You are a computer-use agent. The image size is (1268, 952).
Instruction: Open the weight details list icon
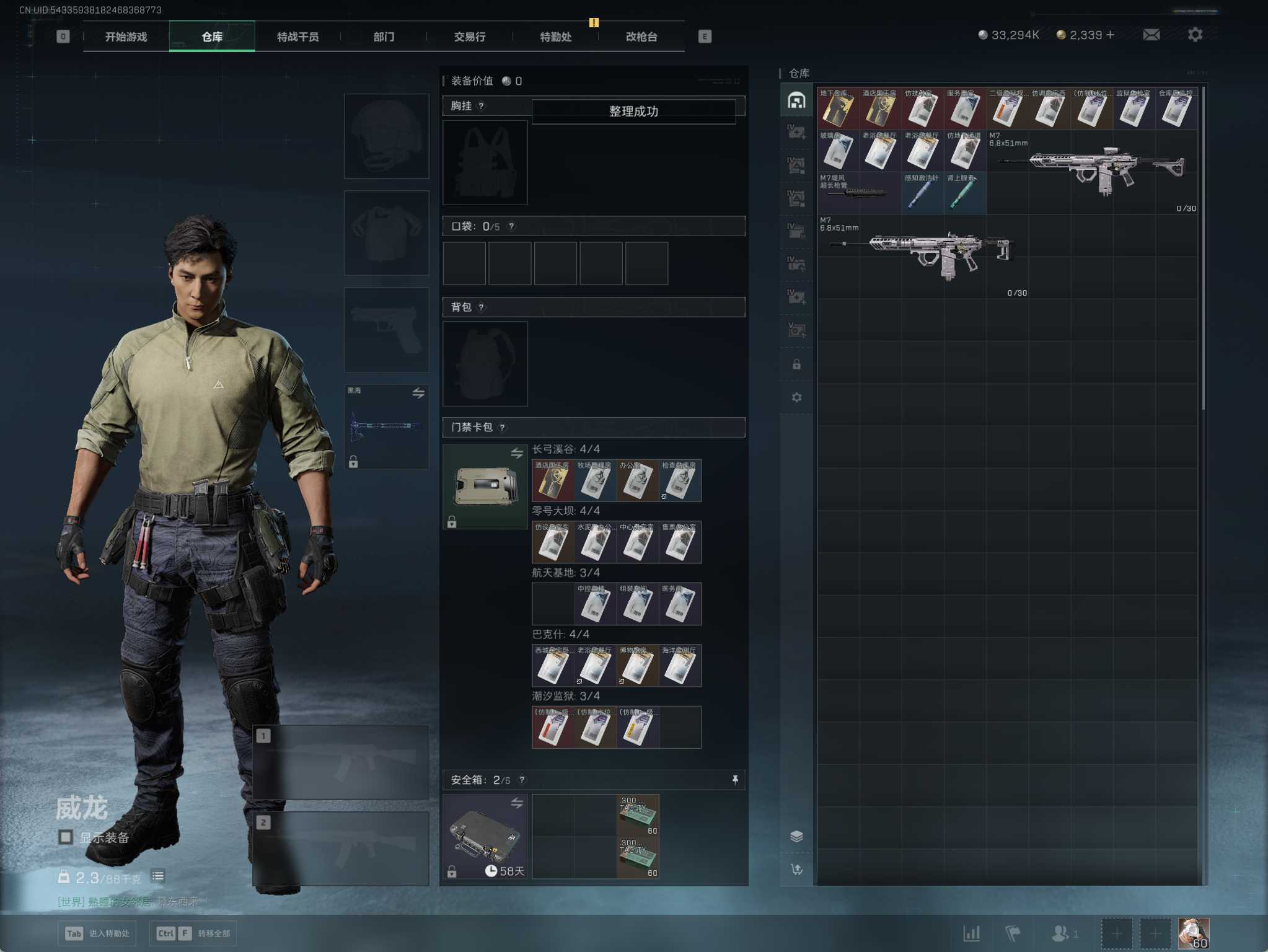(158, 876)
